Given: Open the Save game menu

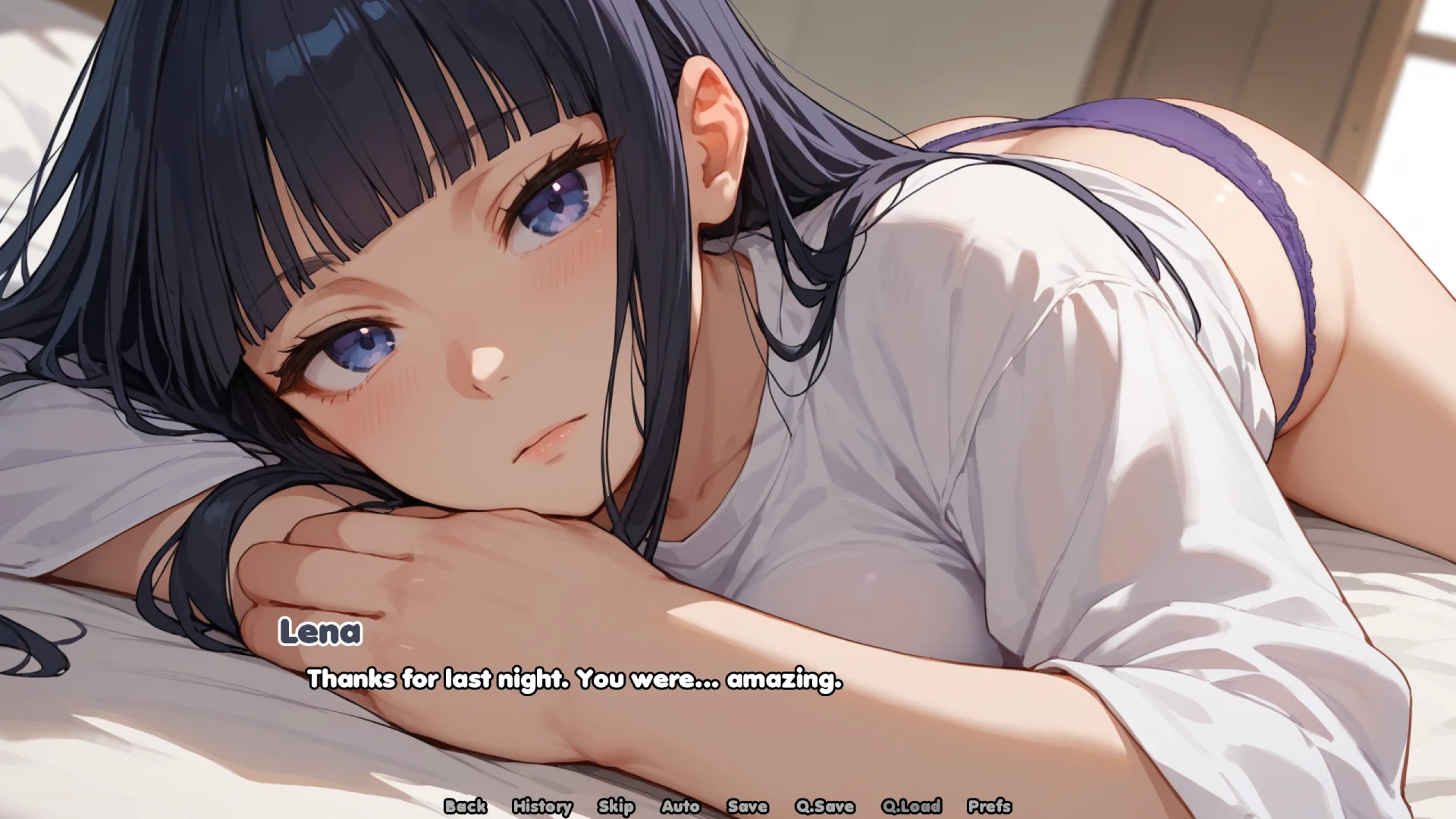Looking at the screenshot, I should 747,806.
